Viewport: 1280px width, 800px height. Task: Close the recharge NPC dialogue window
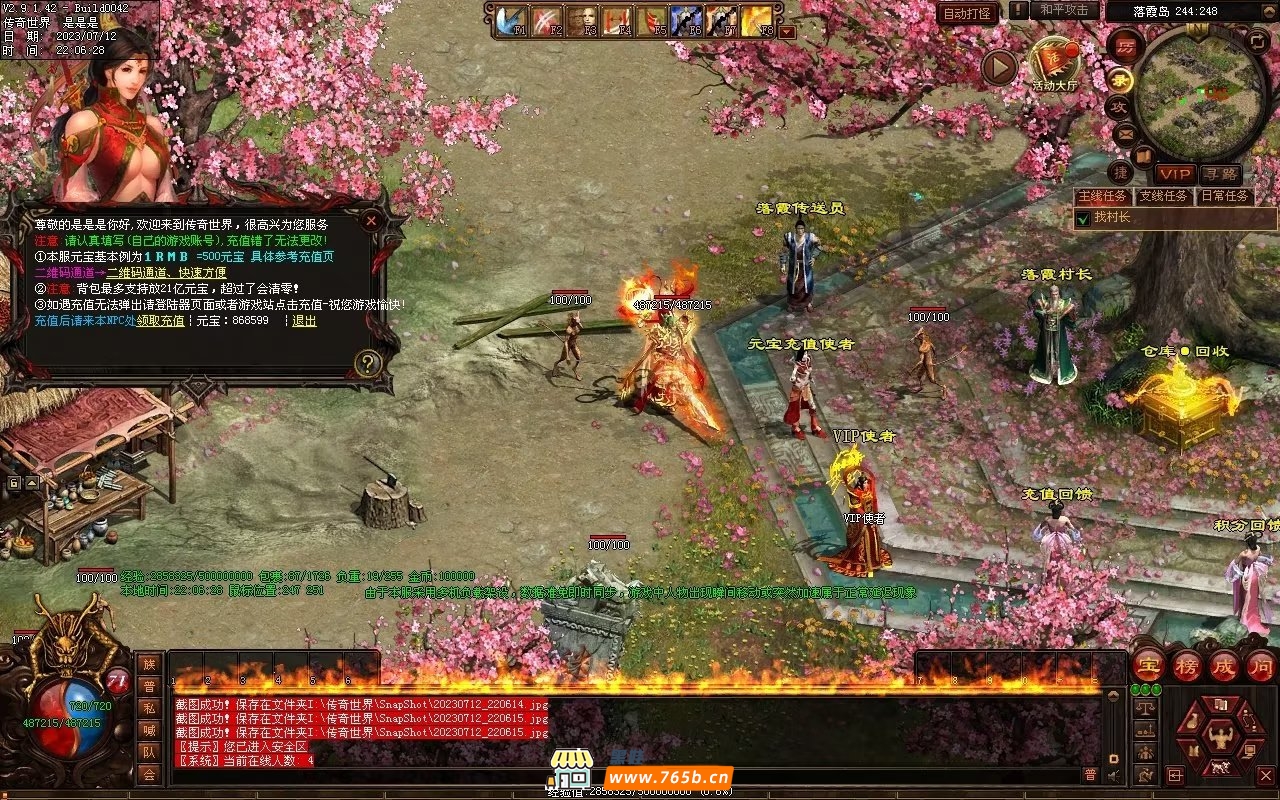click(371, 220)
